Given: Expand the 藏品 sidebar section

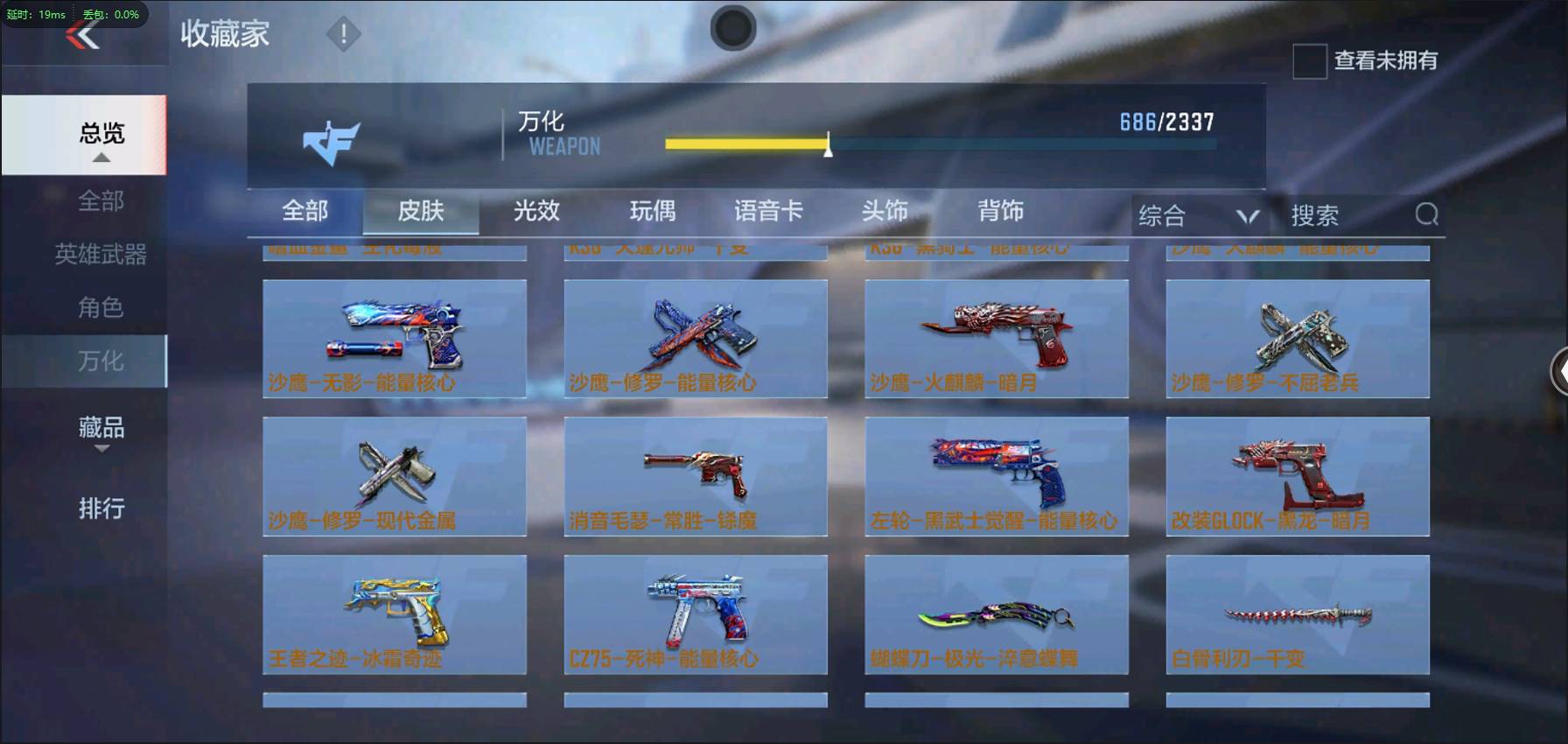Looking at the screenshot, I should tap(101, 430).
